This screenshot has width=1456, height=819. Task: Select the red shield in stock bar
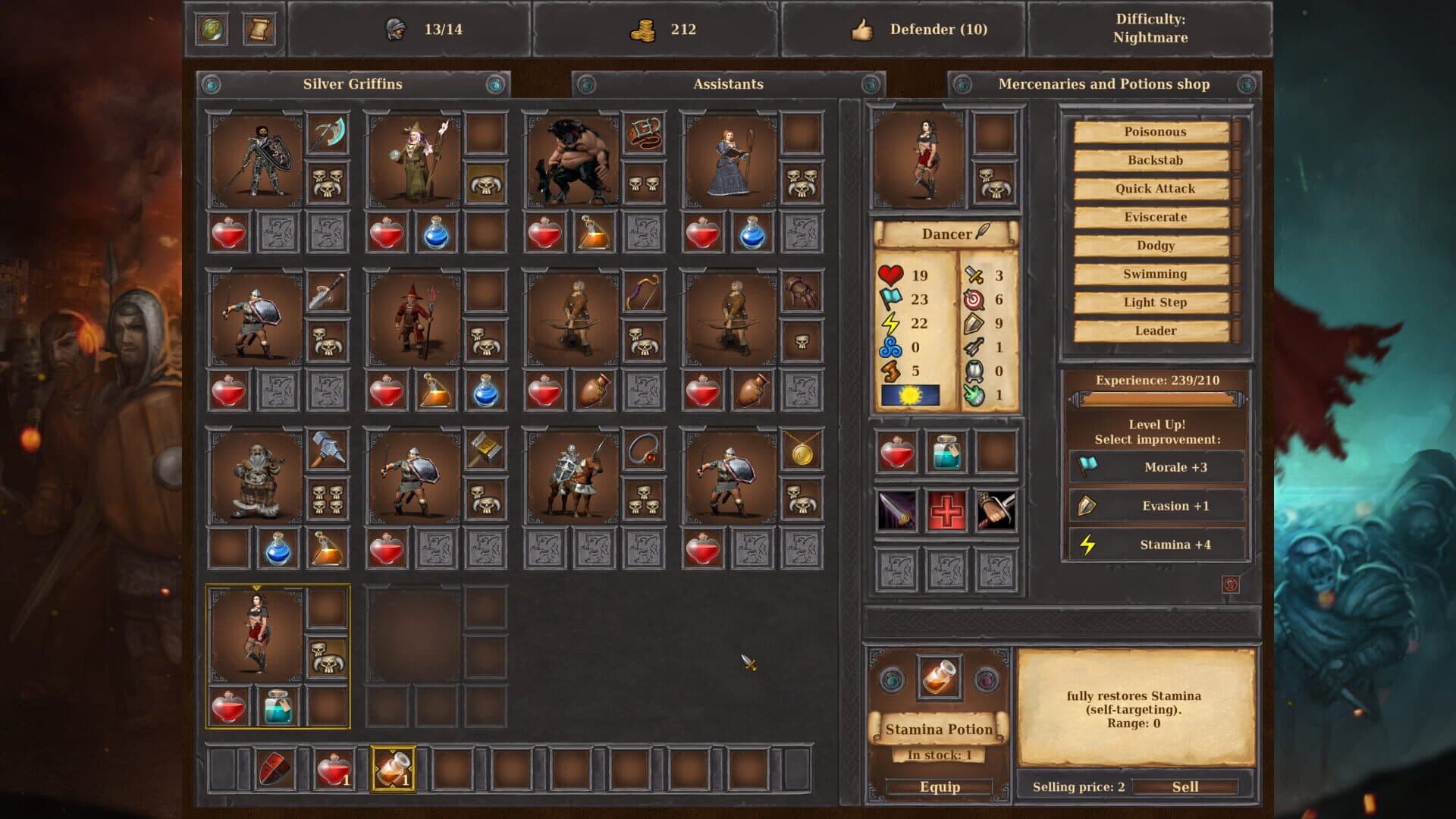[x=275, y=769]
